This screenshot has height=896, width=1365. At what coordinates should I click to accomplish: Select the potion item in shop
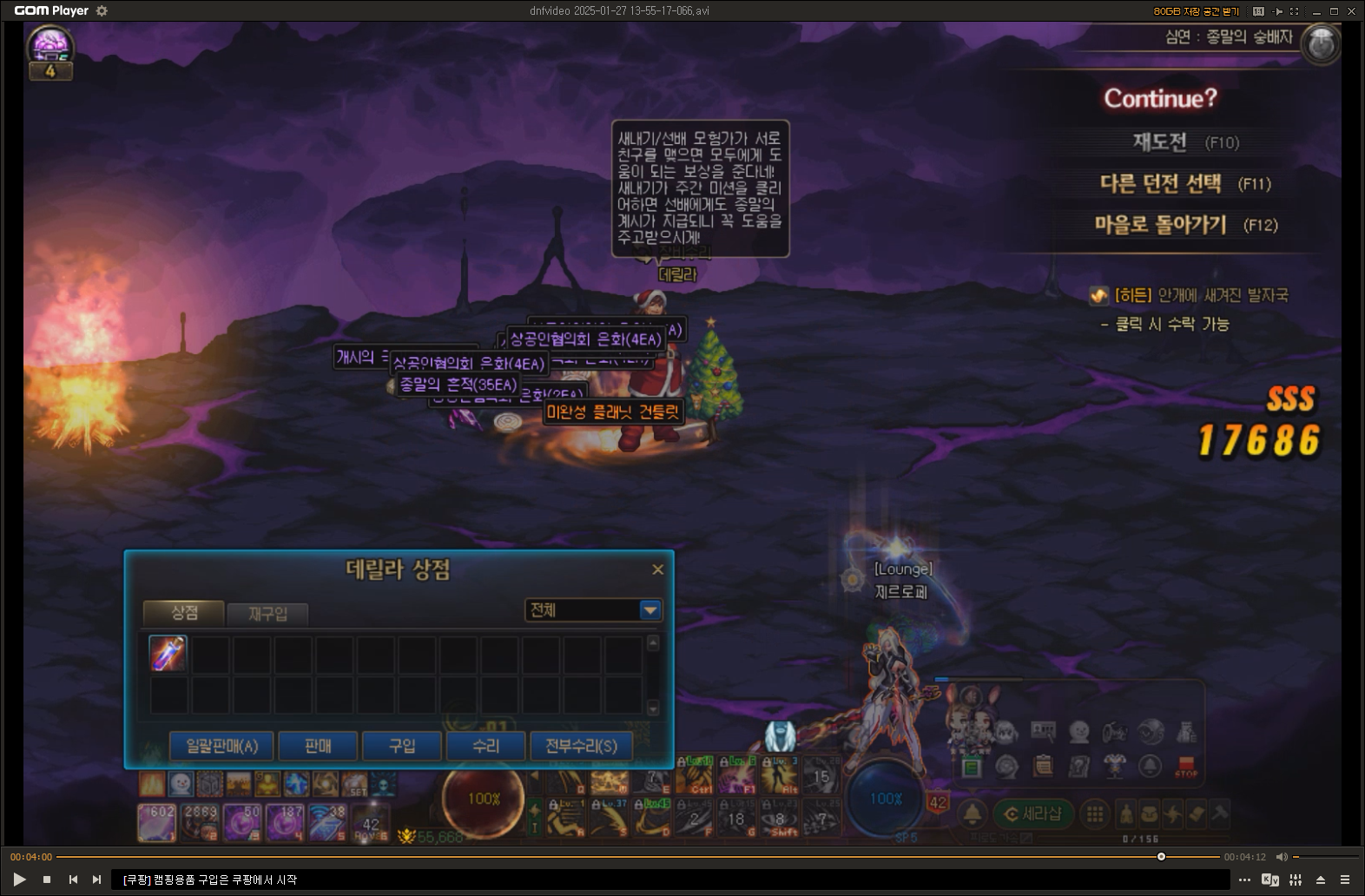point(168,654)
